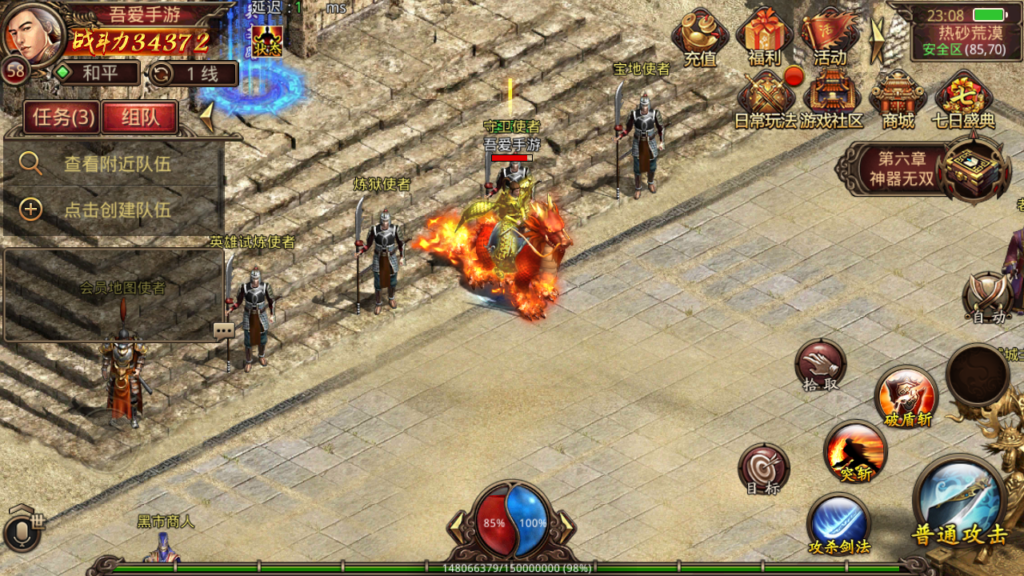Open the 第六章 神器无双 chapter panel
Image resolution: width=1024 pixels, height=576 pixels.
coord(920,168)
